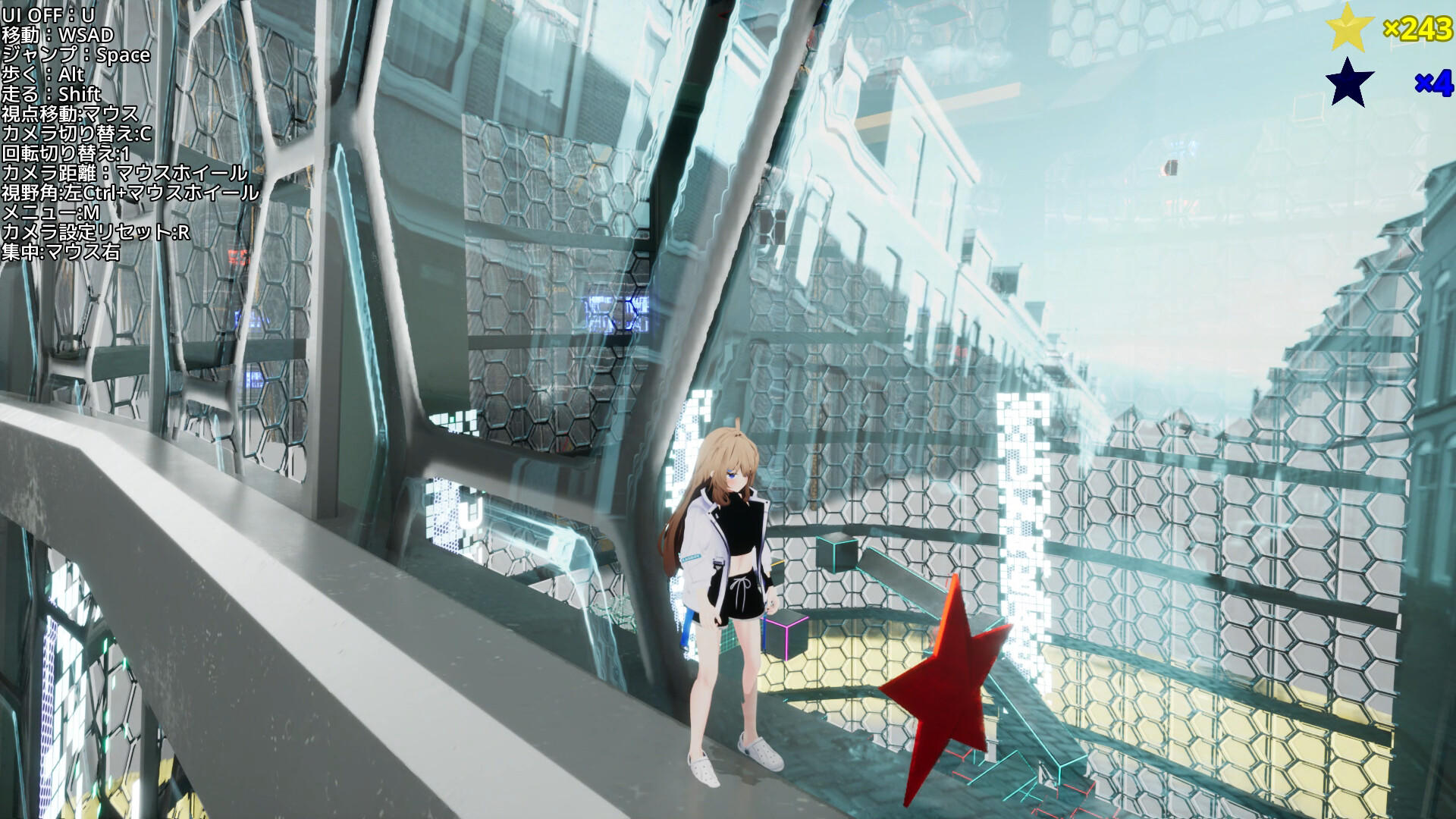The width and height of the screenshot is (1456, 819).
Task: Expand the 'カメラ距離' settings line
Action: (x=125, y=172)
